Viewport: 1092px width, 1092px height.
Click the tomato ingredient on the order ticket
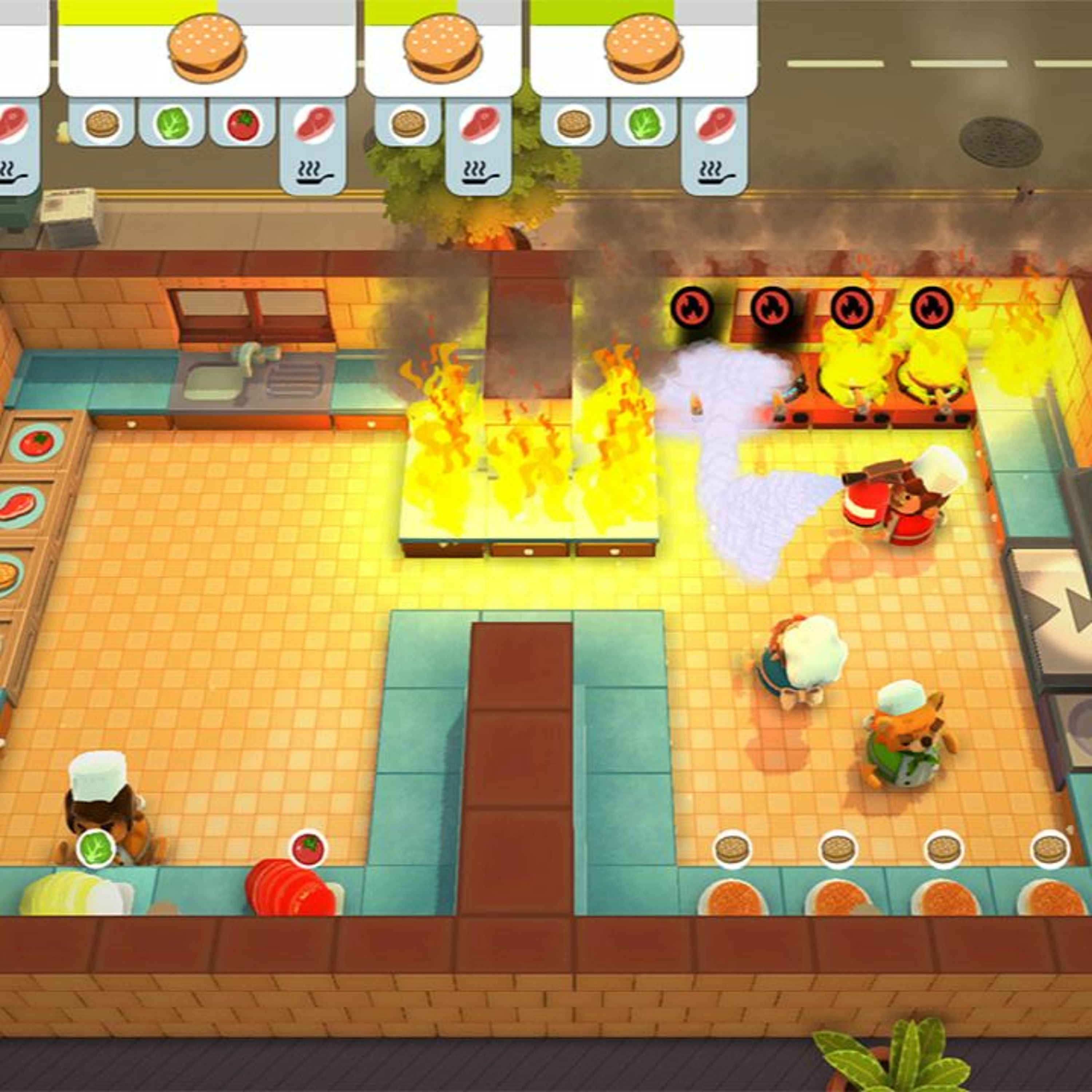(243, 124)
